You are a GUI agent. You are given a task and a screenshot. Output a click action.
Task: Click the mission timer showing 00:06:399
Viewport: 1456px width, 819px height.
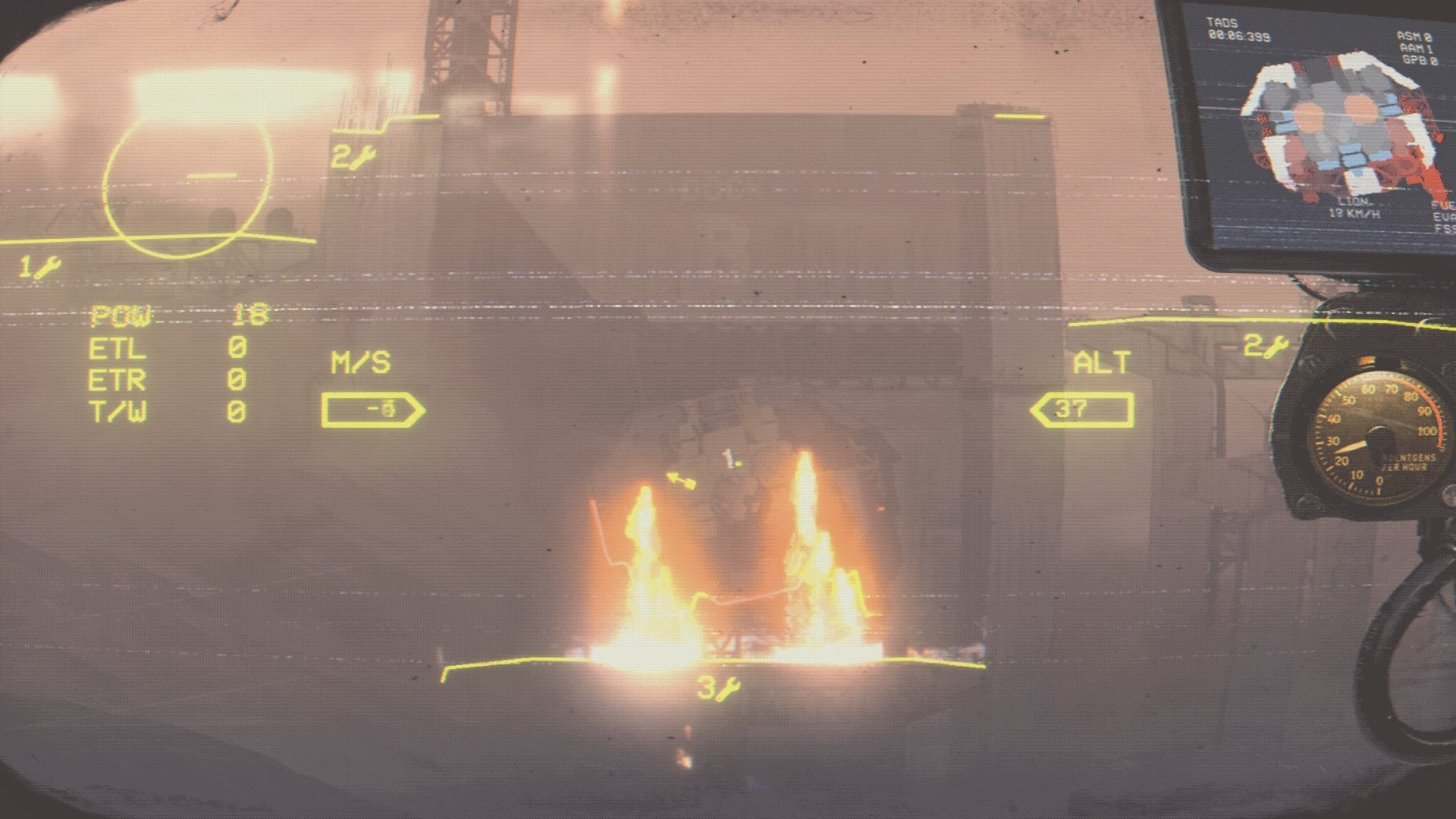[x=1238, y=36]
